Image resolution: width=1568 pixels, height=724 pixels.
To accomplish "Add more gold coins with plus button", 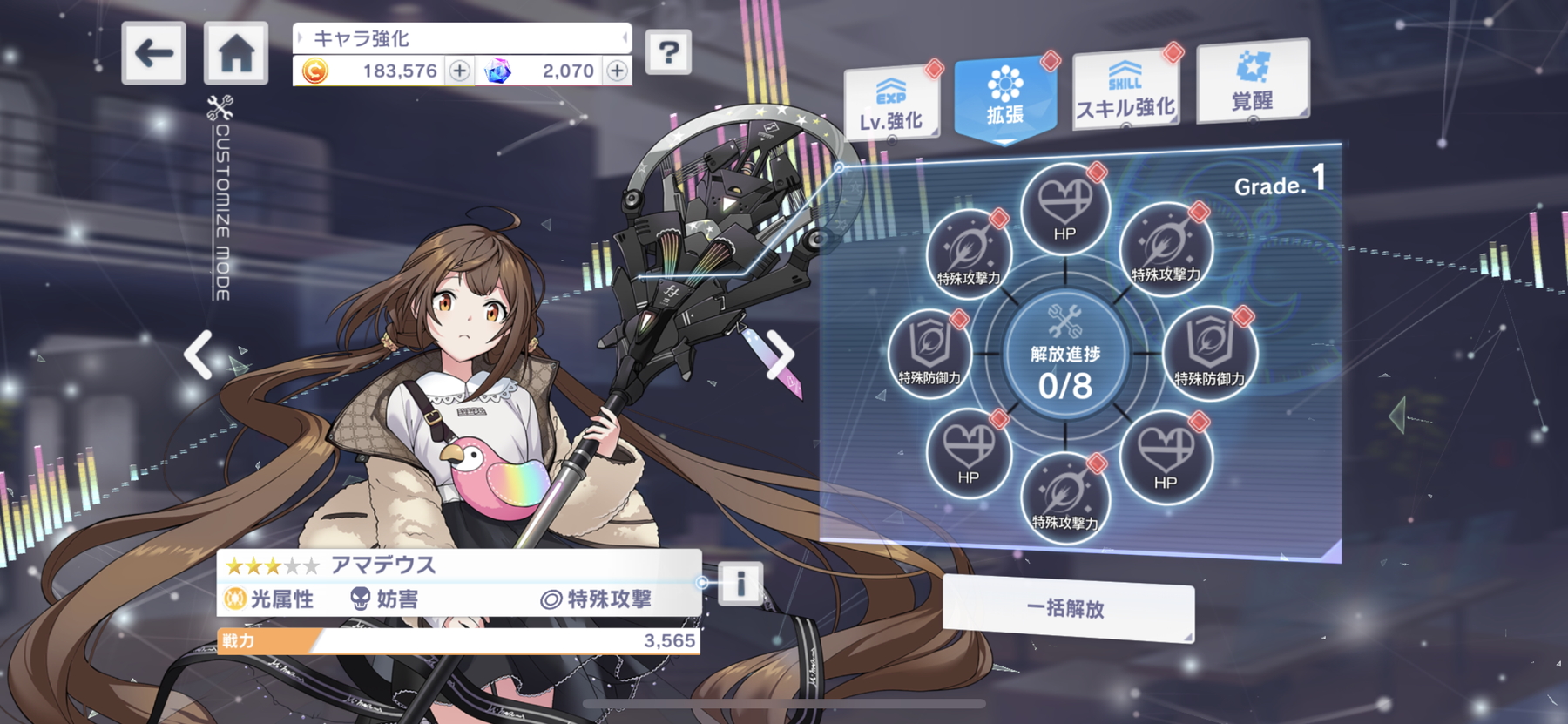I will (459, 71).
